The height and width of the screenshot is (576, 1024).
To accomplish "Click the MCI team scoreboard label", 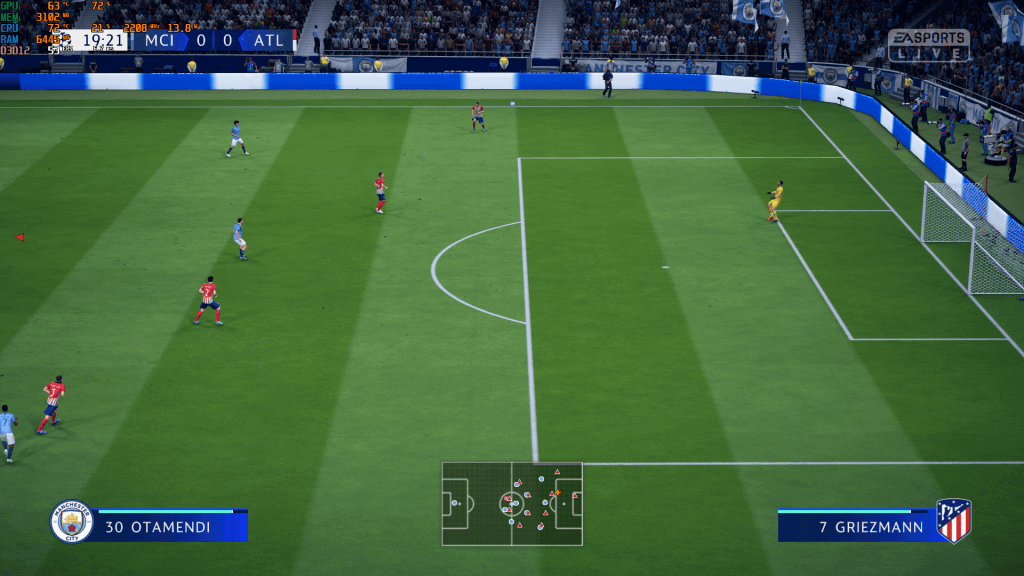I will (159, 41).
